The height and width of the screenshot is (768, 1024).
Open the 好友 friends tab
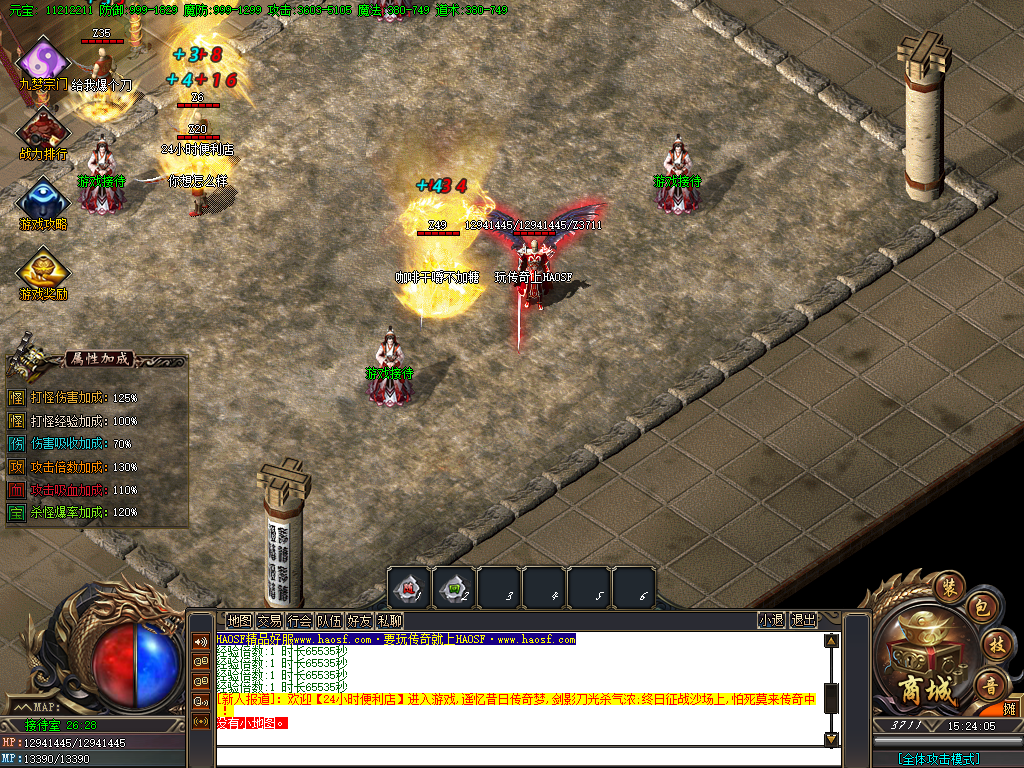359,620
